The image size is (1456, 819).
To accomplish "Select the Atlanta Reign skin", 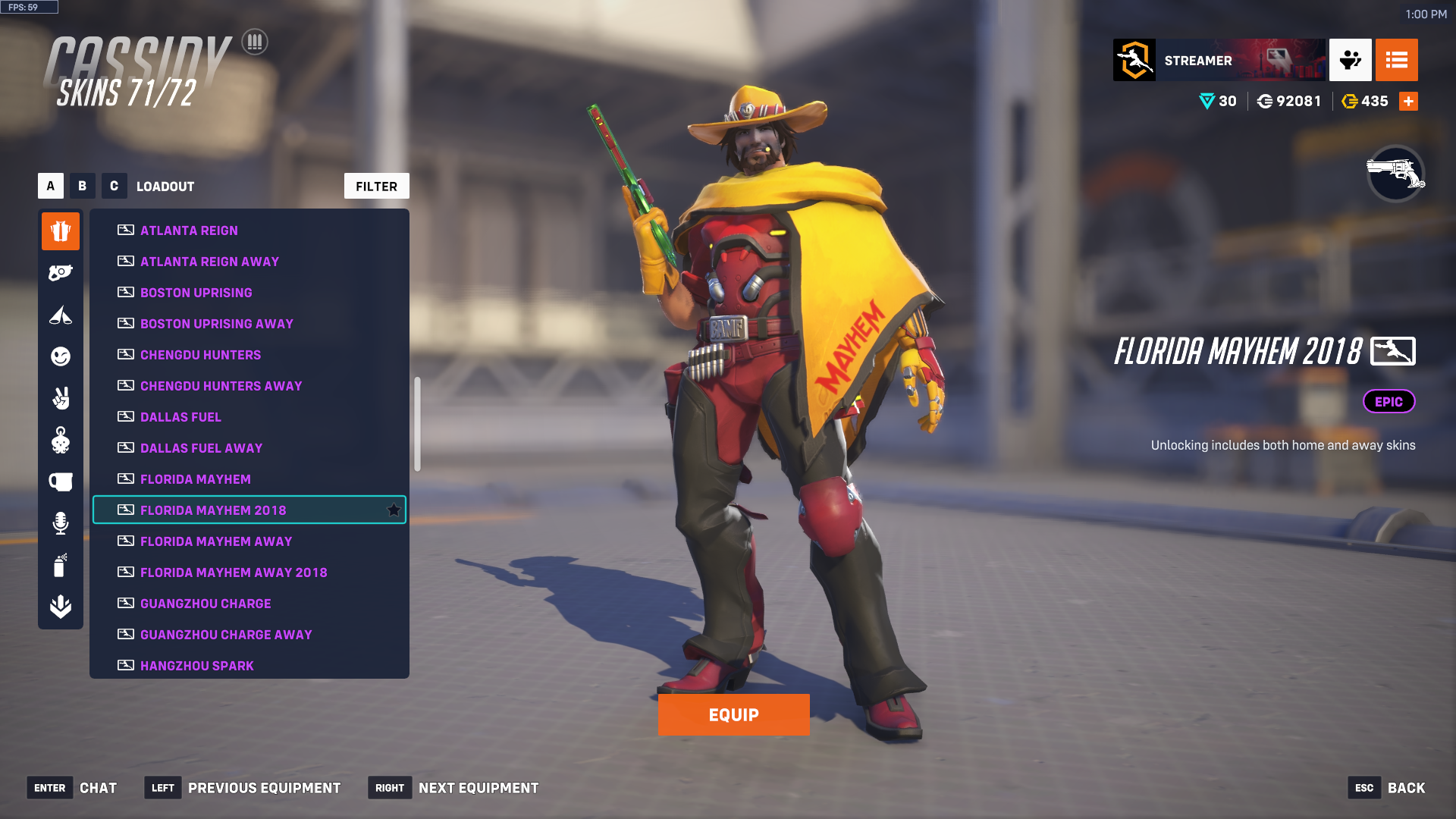I will [189, 231].
